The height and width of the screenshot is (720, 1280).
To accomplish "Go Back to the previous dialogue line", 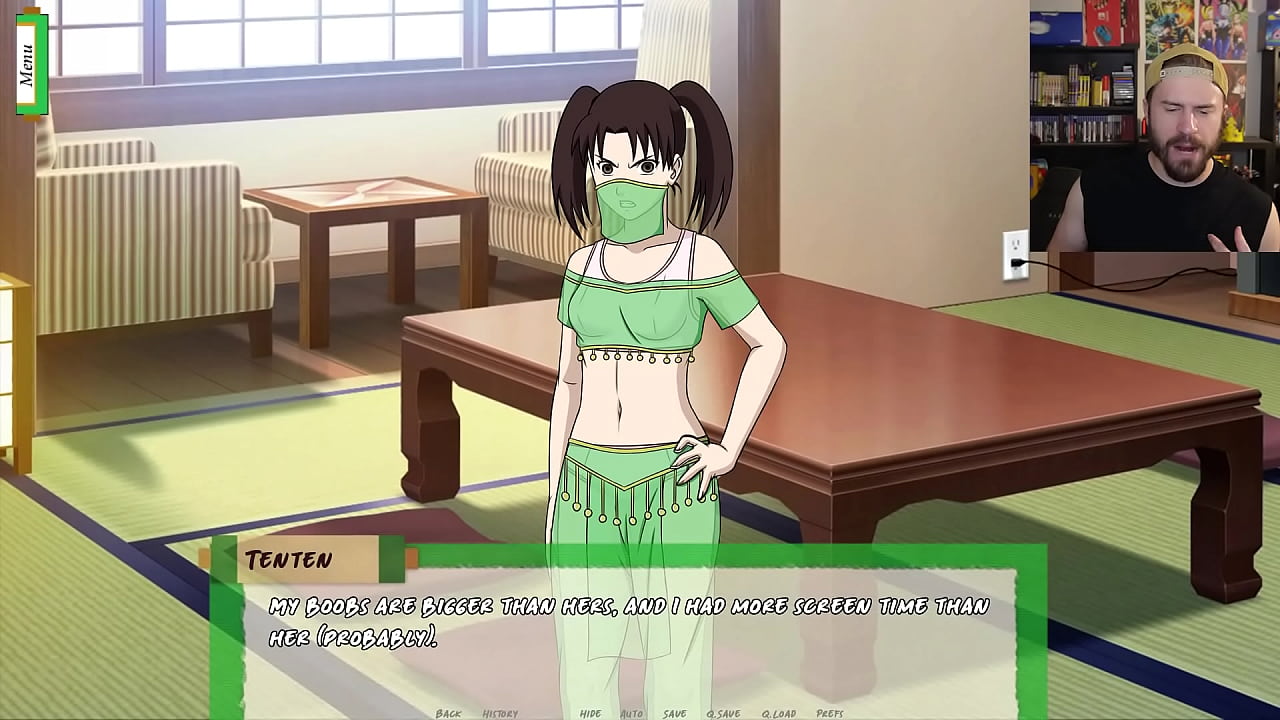I will (449, 713).
